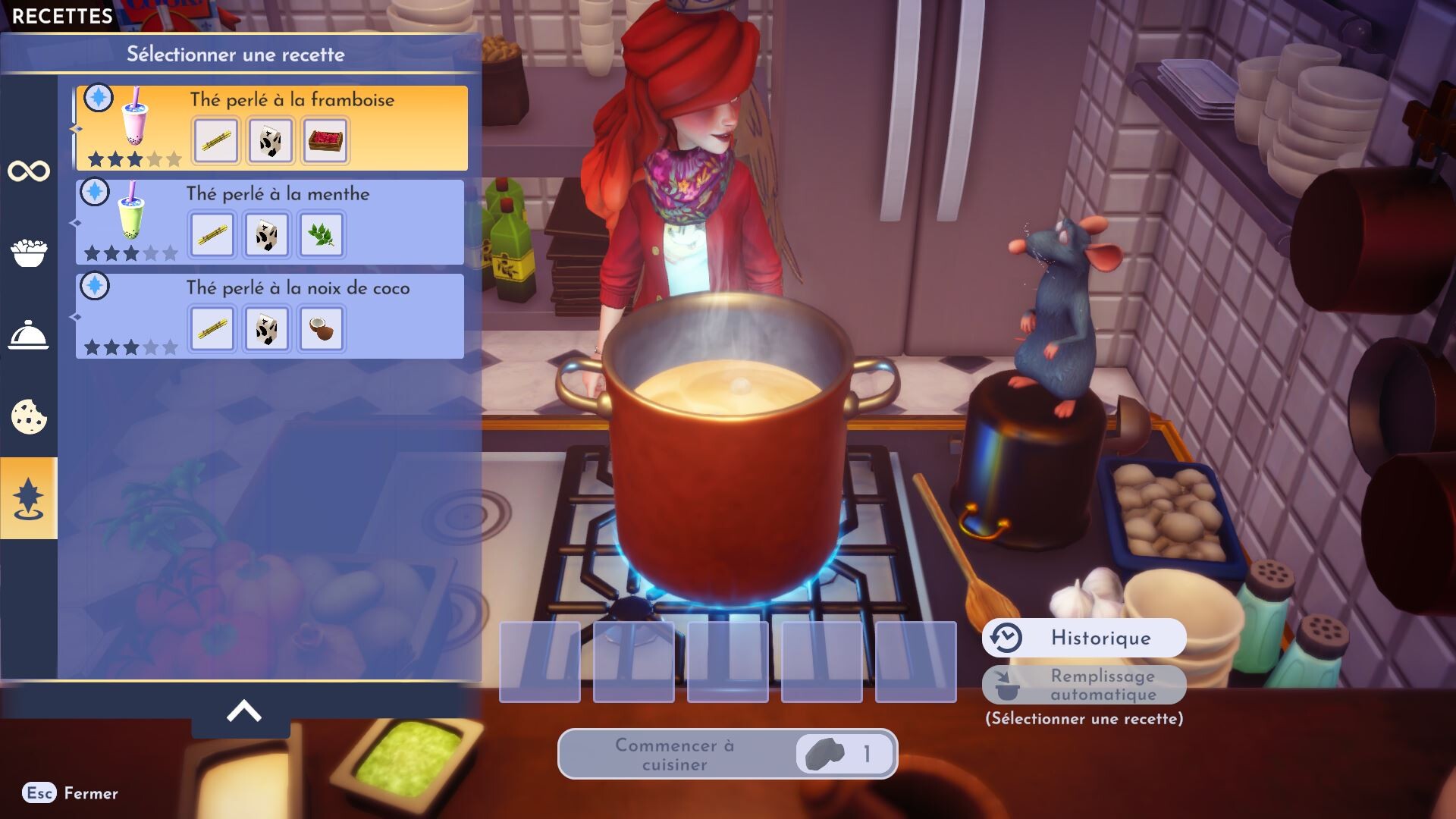Select the highlighted star special recipes tab
1456x819 pixels.
click(29, 498)
